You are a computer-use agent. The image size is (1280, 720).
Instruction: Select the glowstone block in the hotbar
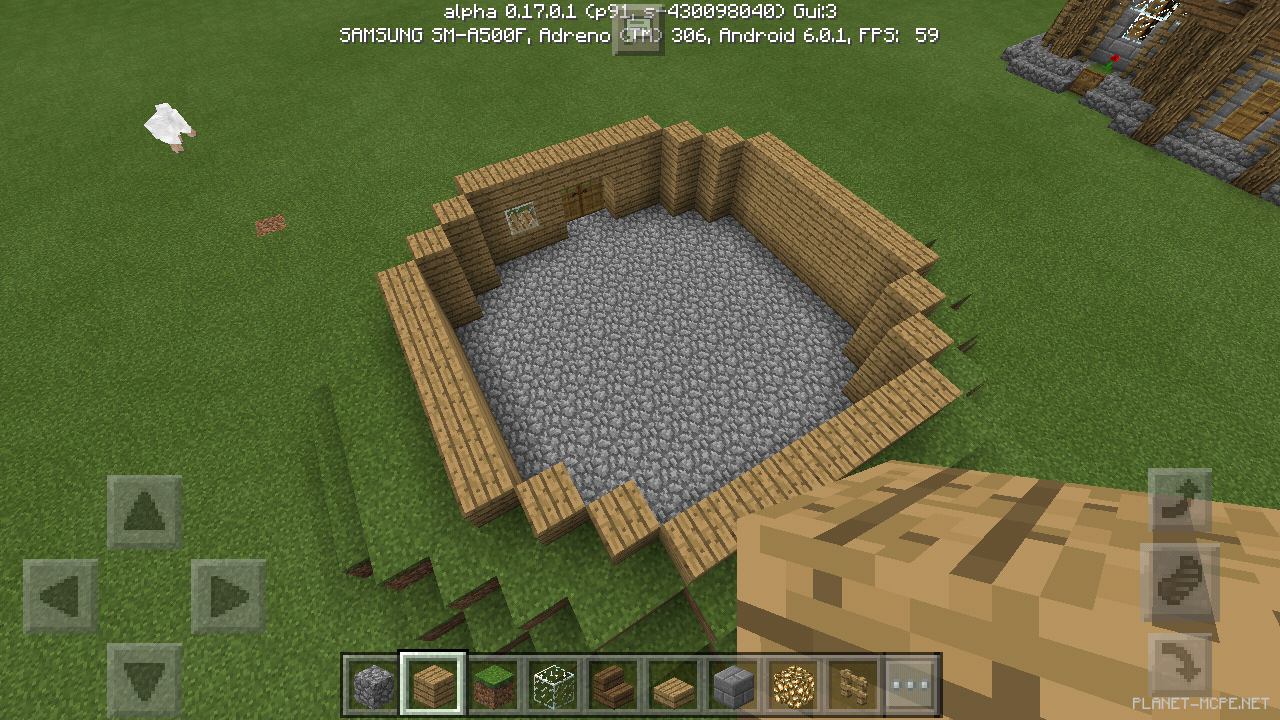coord(792,684)
